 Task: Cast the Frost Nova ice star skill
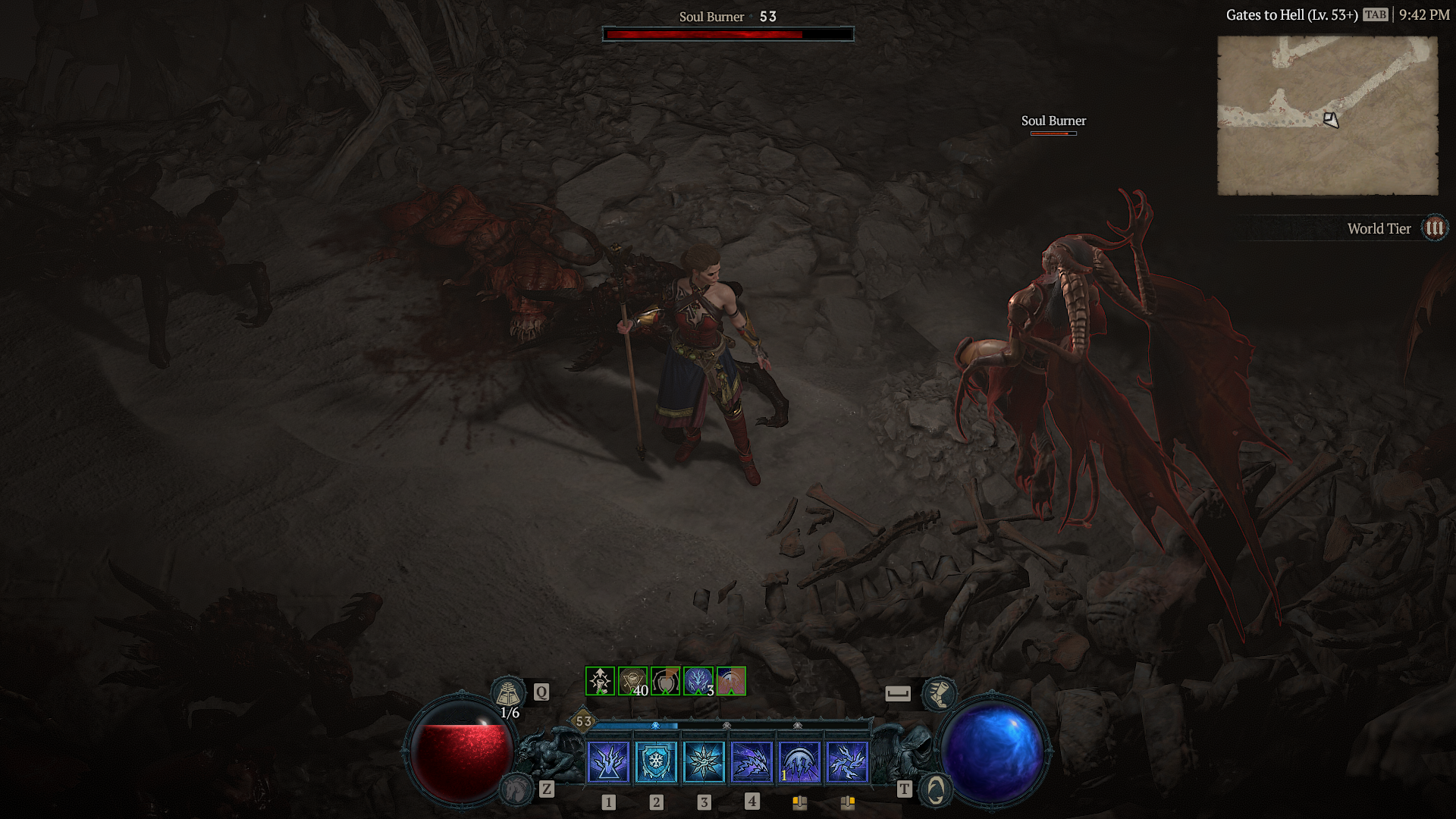(x=704, y=761)
